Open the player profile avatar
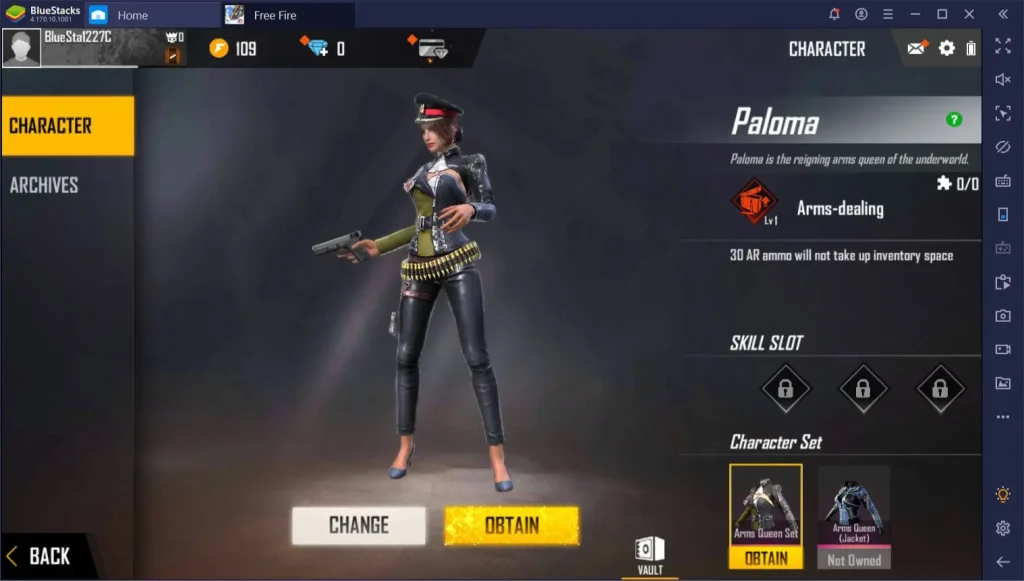Image resolution: width=1024 pixels, height=581 pixels. pyautogui.click(x=21, y=48)
